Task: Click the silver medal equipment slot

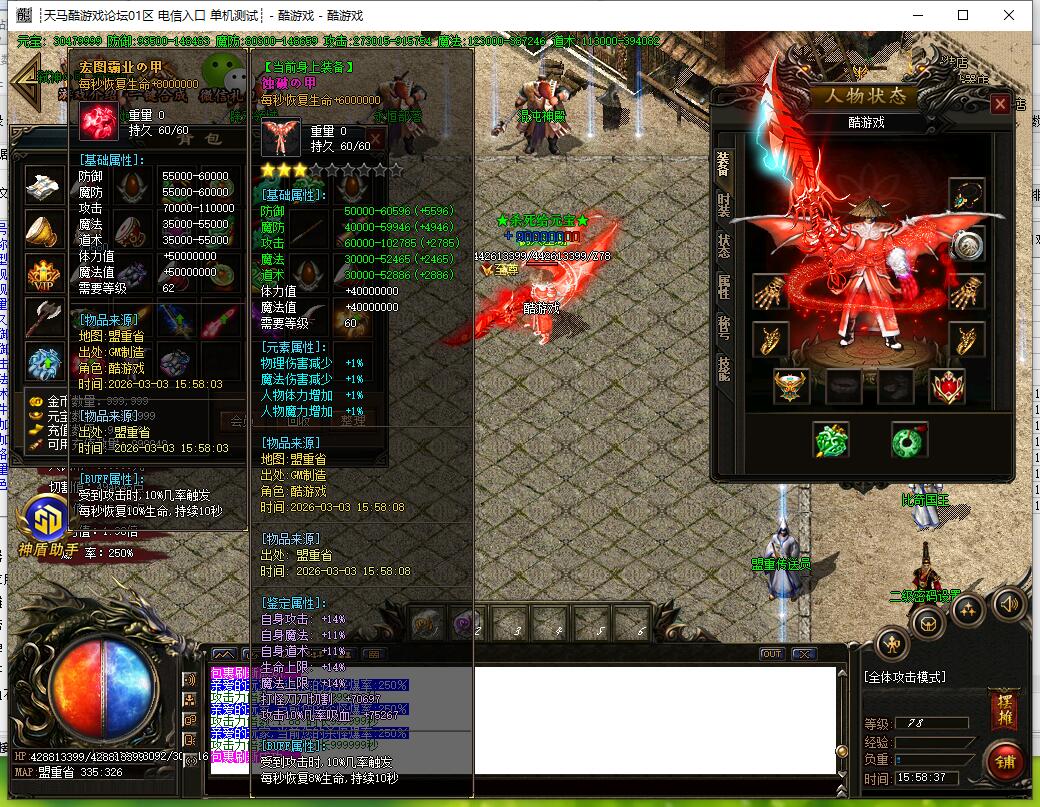Action: click(x=966, y=245)
